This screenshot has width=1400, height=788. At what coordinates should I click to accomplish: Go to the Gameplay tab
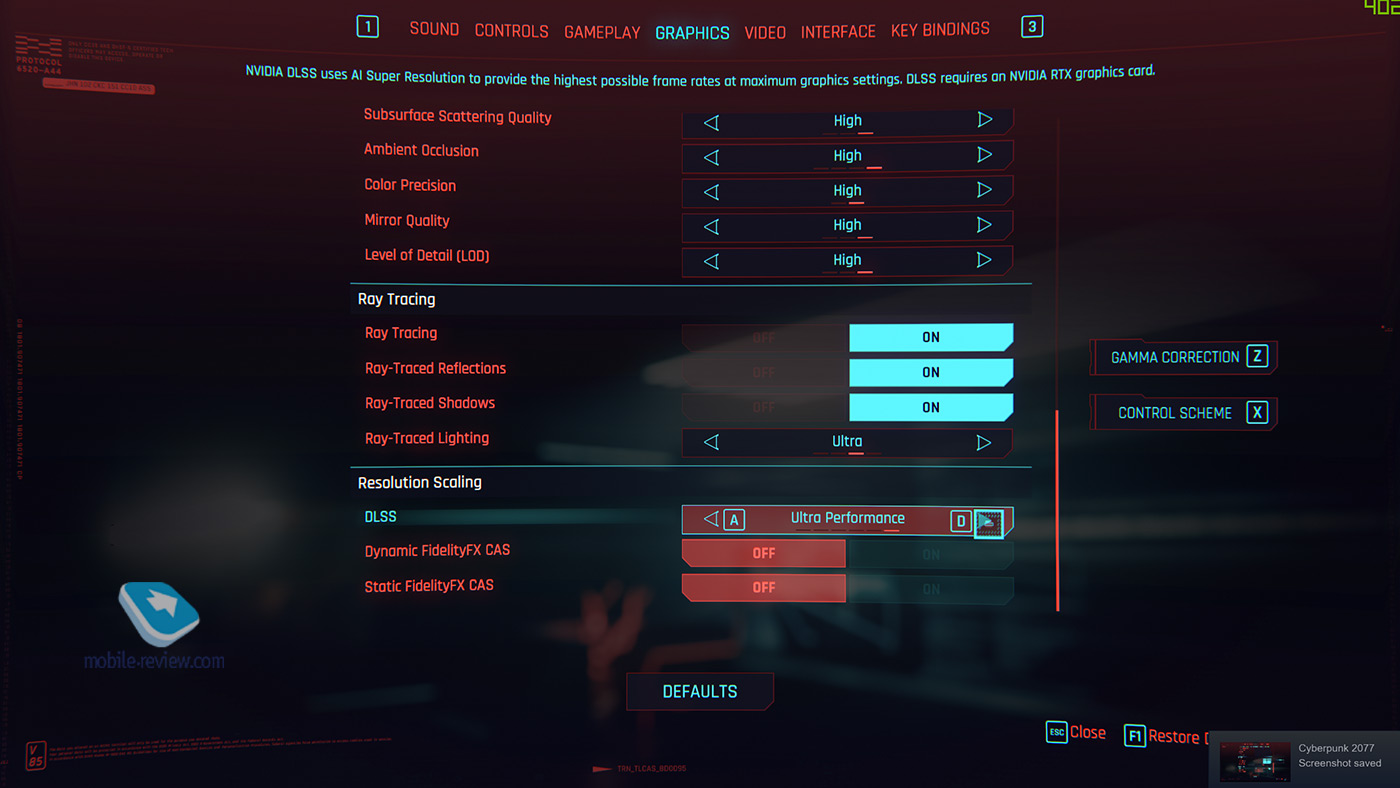pos(602,32)
